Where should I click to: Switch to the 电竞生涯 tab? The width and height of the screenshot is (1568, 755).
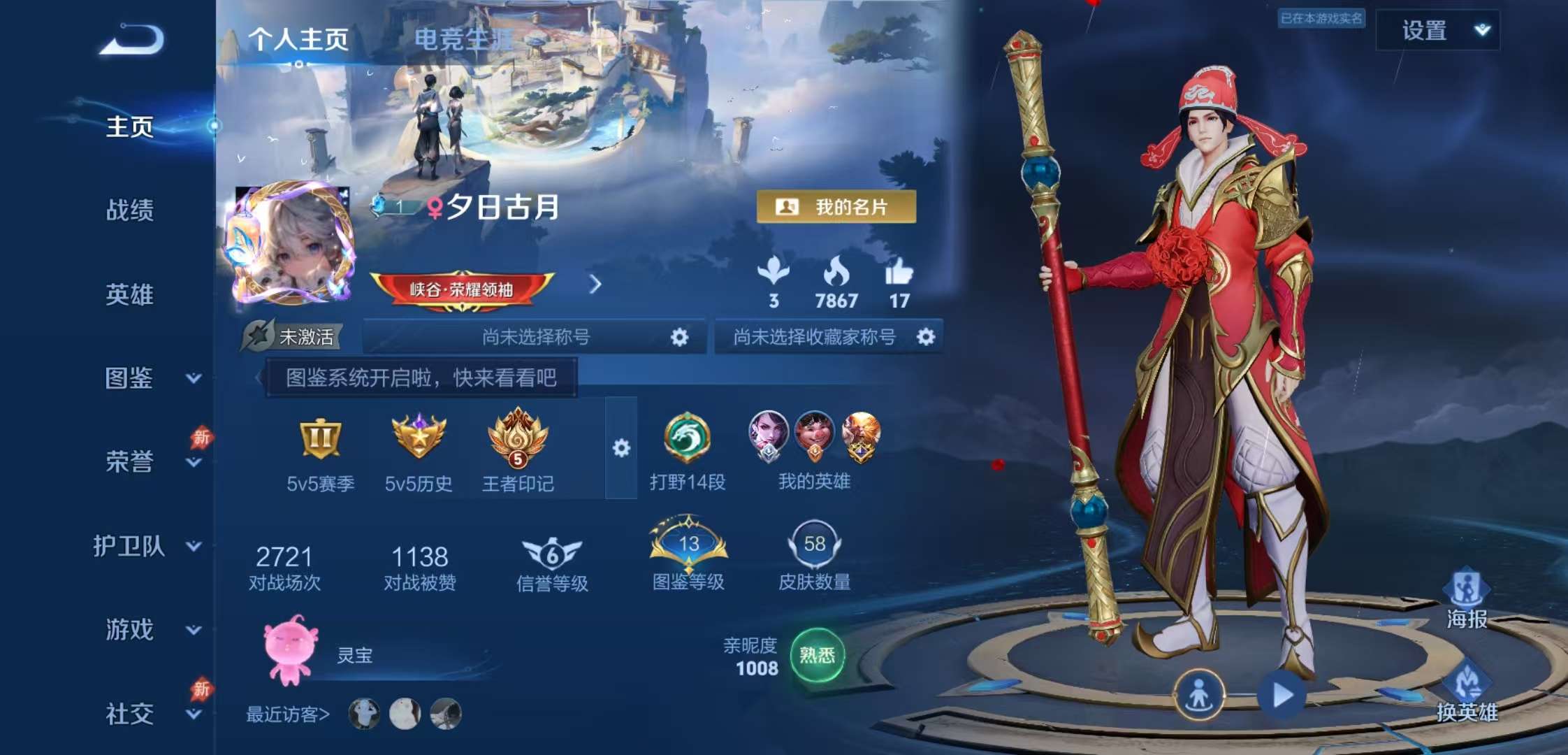(464, 40)
